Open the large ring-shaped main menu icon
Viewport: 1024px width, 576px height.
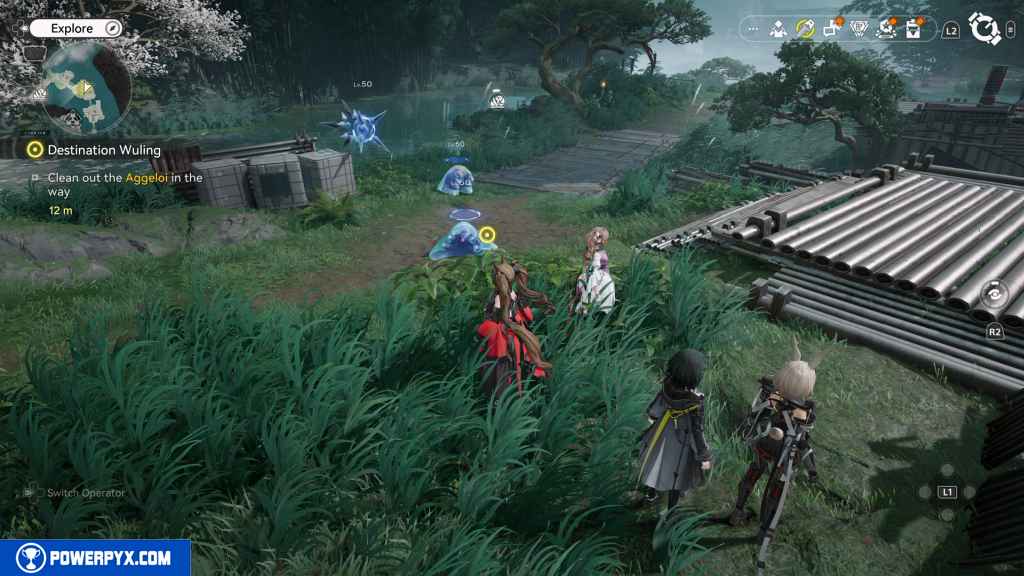985,30
